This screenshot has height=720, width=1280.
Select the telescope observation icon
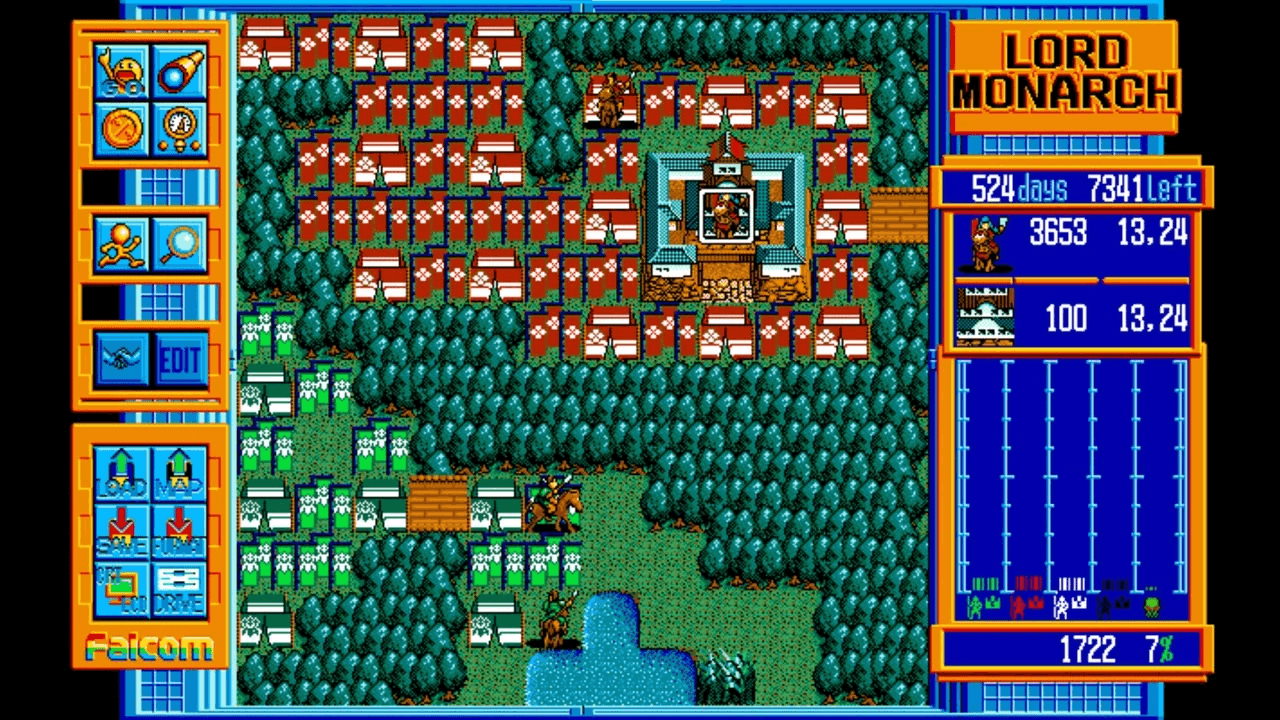coord(180,72)
